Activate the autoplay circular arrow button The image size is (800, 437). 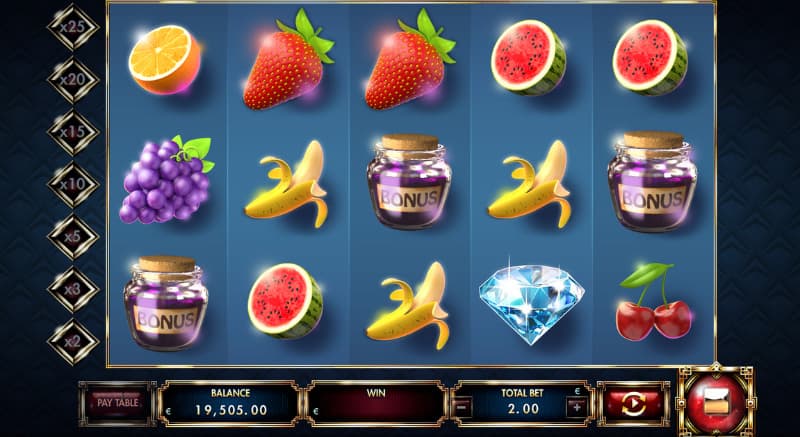click(633, 404)
